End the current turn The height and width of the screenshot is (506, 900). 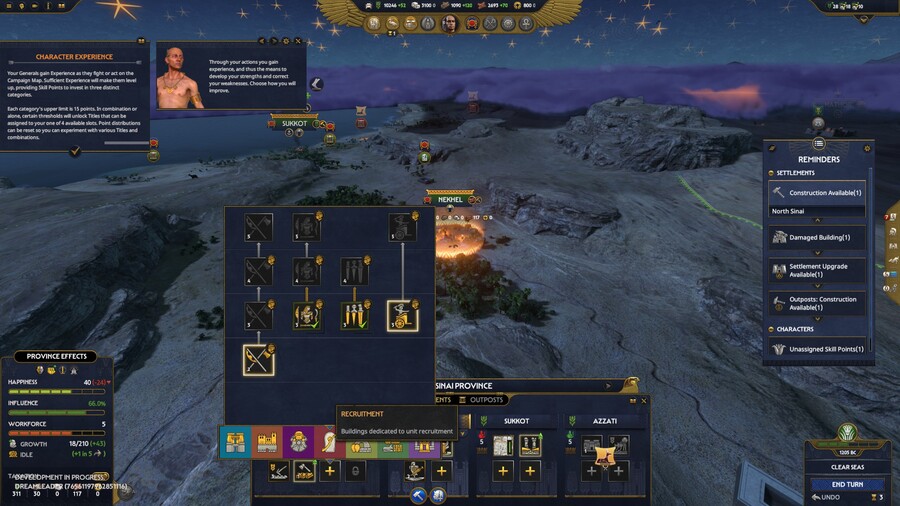847,484
